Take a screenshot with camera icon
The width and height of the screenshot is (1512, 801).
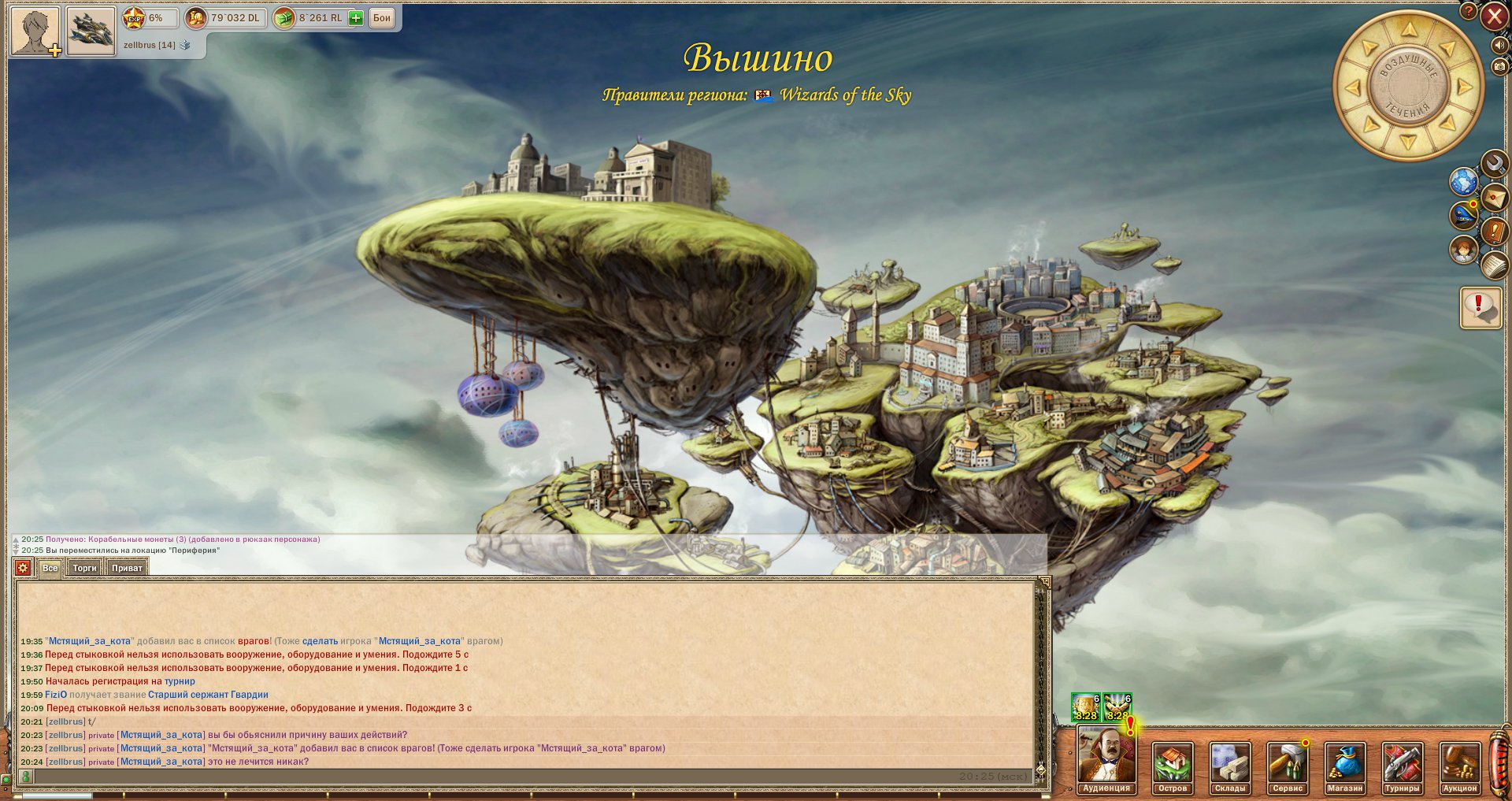[x=1499, y=67]
